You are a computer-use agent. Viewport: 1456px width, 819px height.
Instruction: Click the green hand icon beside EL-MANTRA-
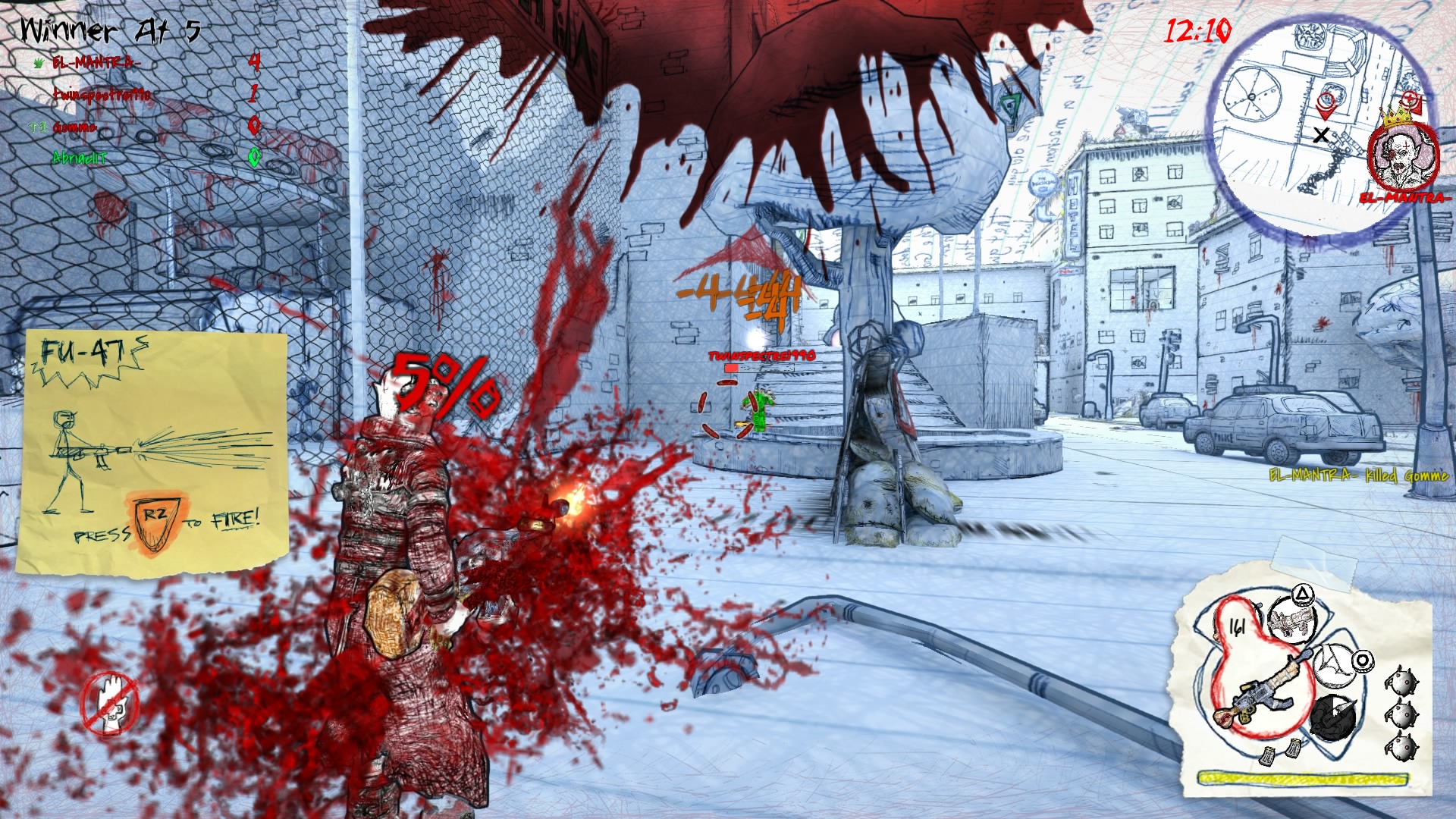pyautogui.click(x=38, y=63)
